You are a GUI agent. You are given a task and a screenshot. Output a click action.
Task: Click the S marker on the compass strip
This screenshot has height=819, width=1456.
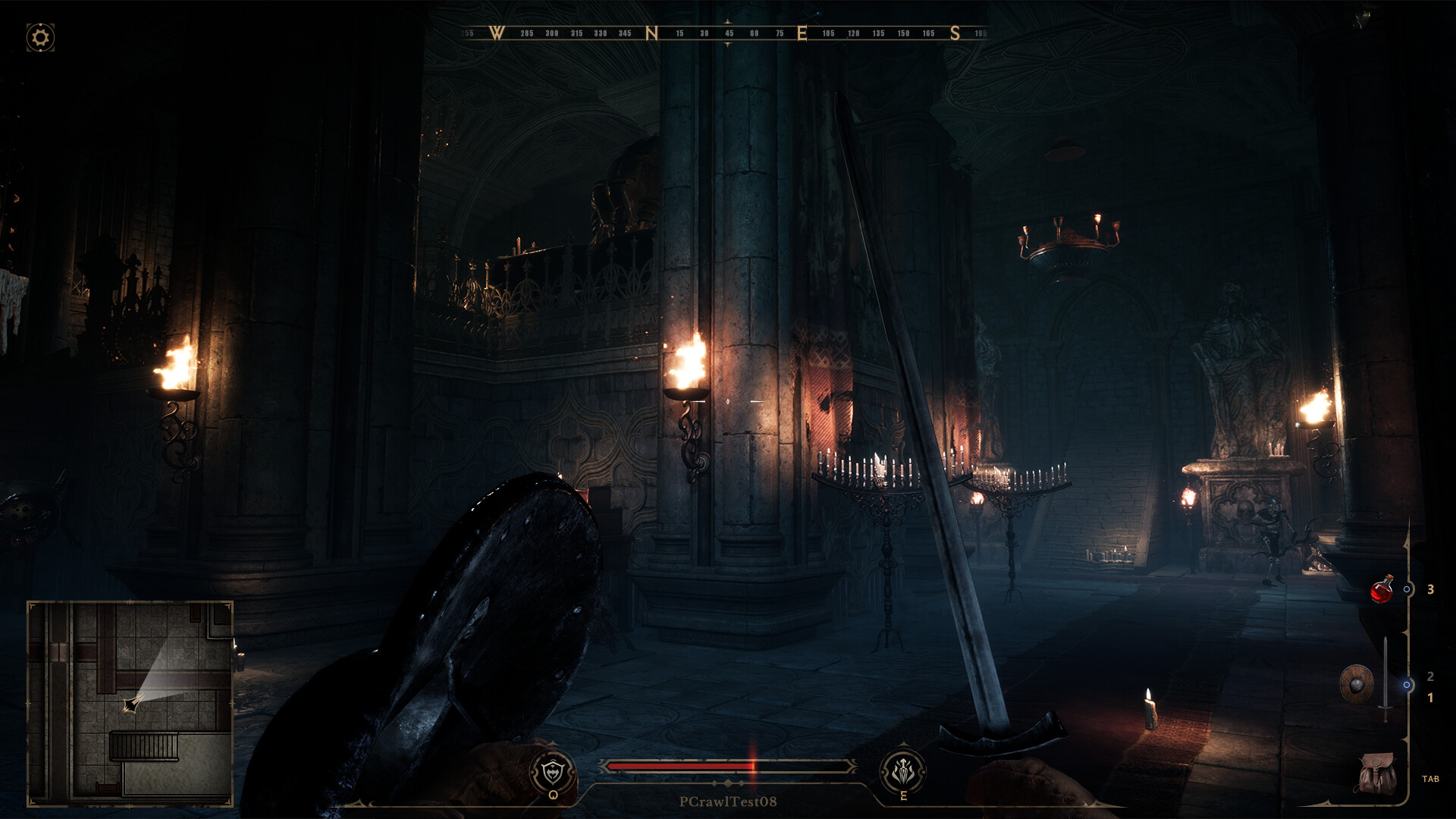957,33
